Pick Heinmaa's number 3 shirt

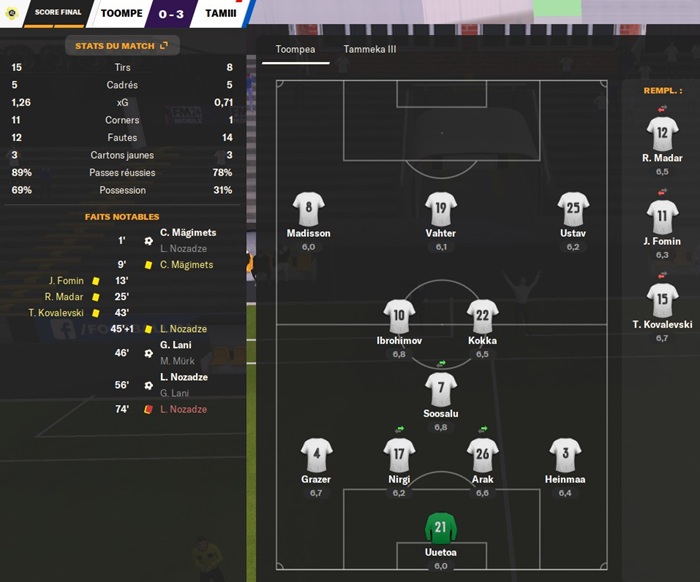pos(565,455)
